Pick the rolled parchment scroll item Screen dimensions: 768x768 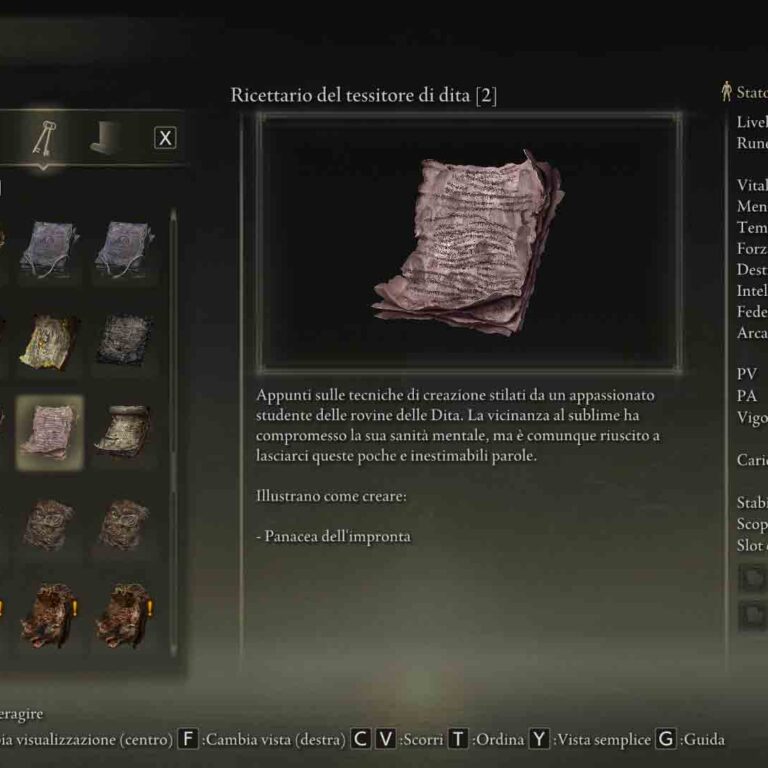pos(125,431)
